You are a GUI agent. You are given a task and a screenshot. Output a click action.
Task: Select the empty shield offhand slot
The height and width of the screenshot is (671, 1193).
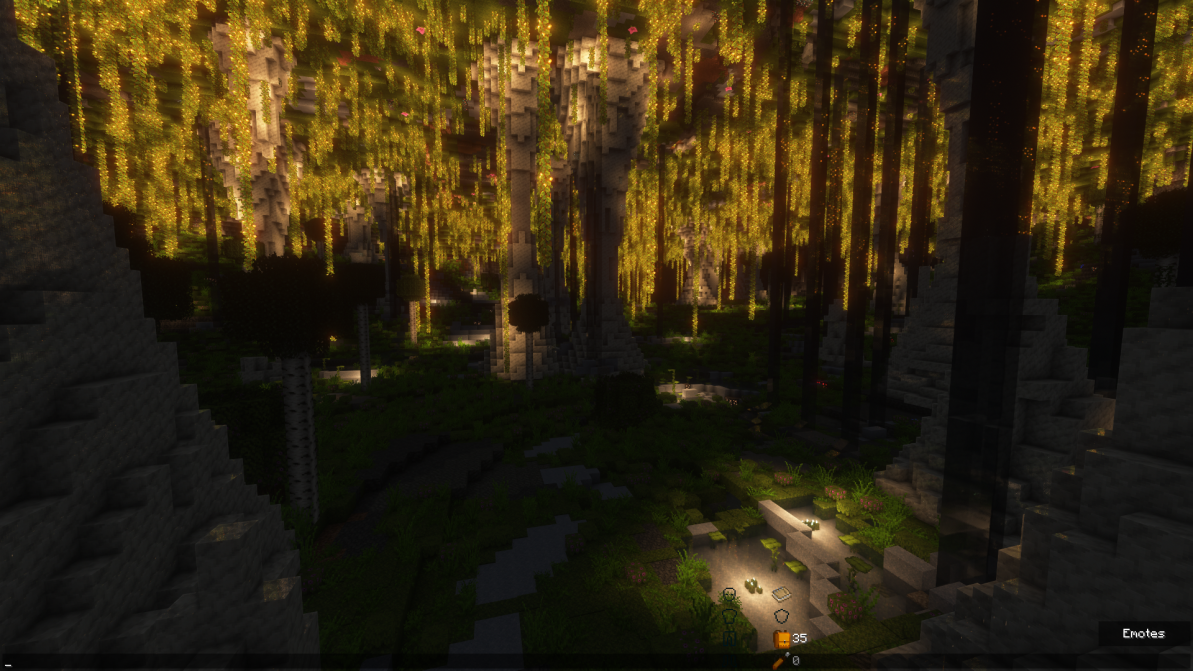click(x=781, y=617)
